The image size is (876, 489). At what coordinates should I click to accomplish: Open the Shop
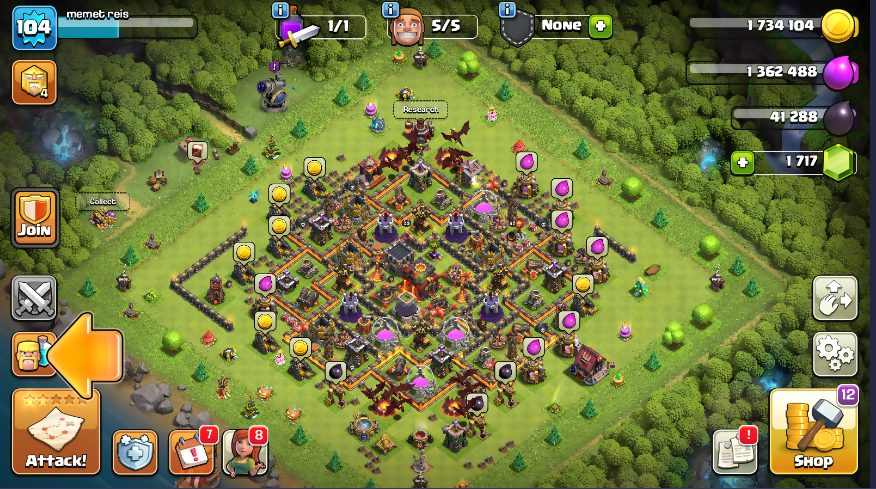[x=813, y=432]
